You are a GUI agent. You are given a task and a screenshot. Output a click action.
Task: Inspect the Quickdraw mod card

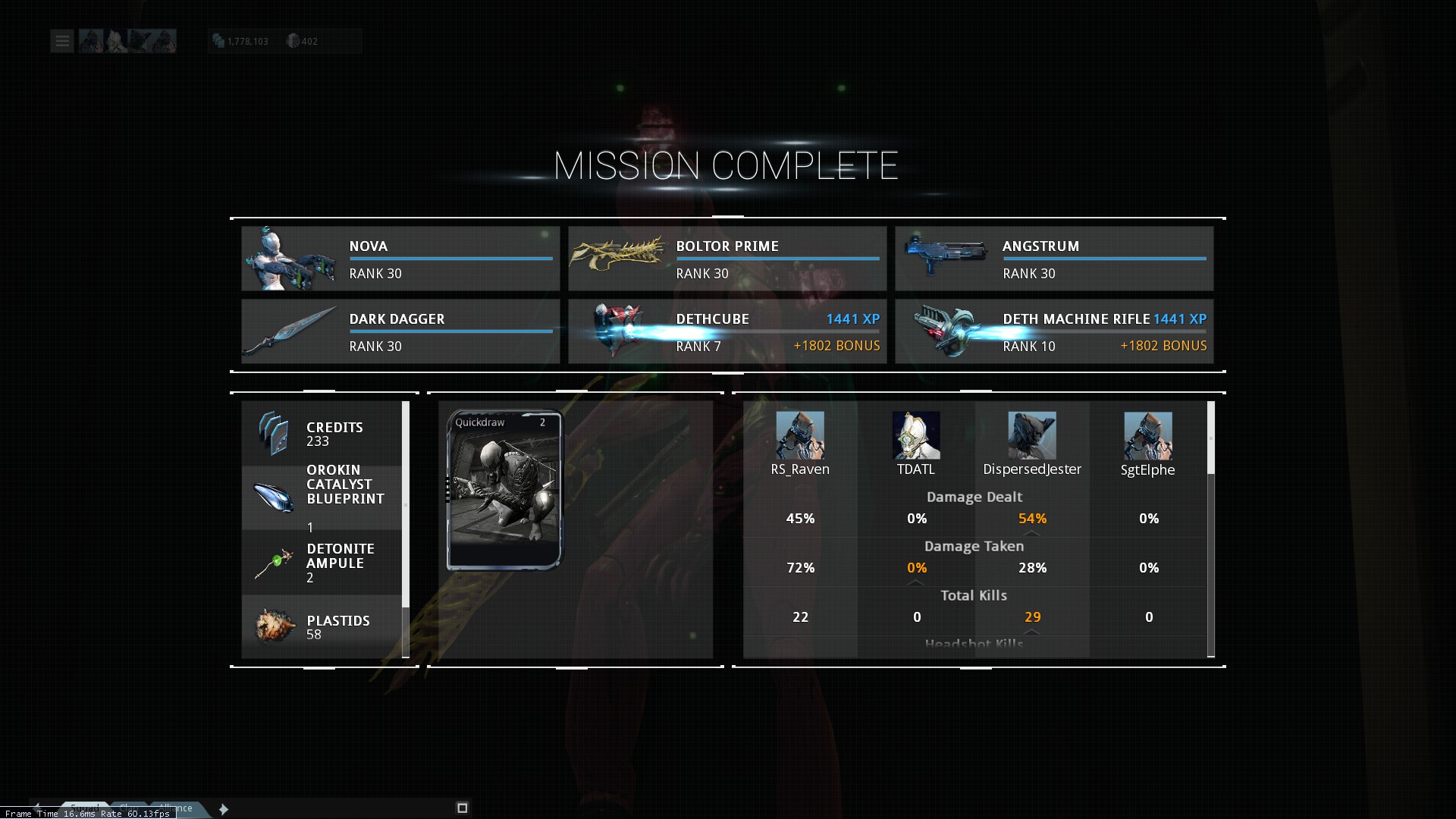coord(504,490)
